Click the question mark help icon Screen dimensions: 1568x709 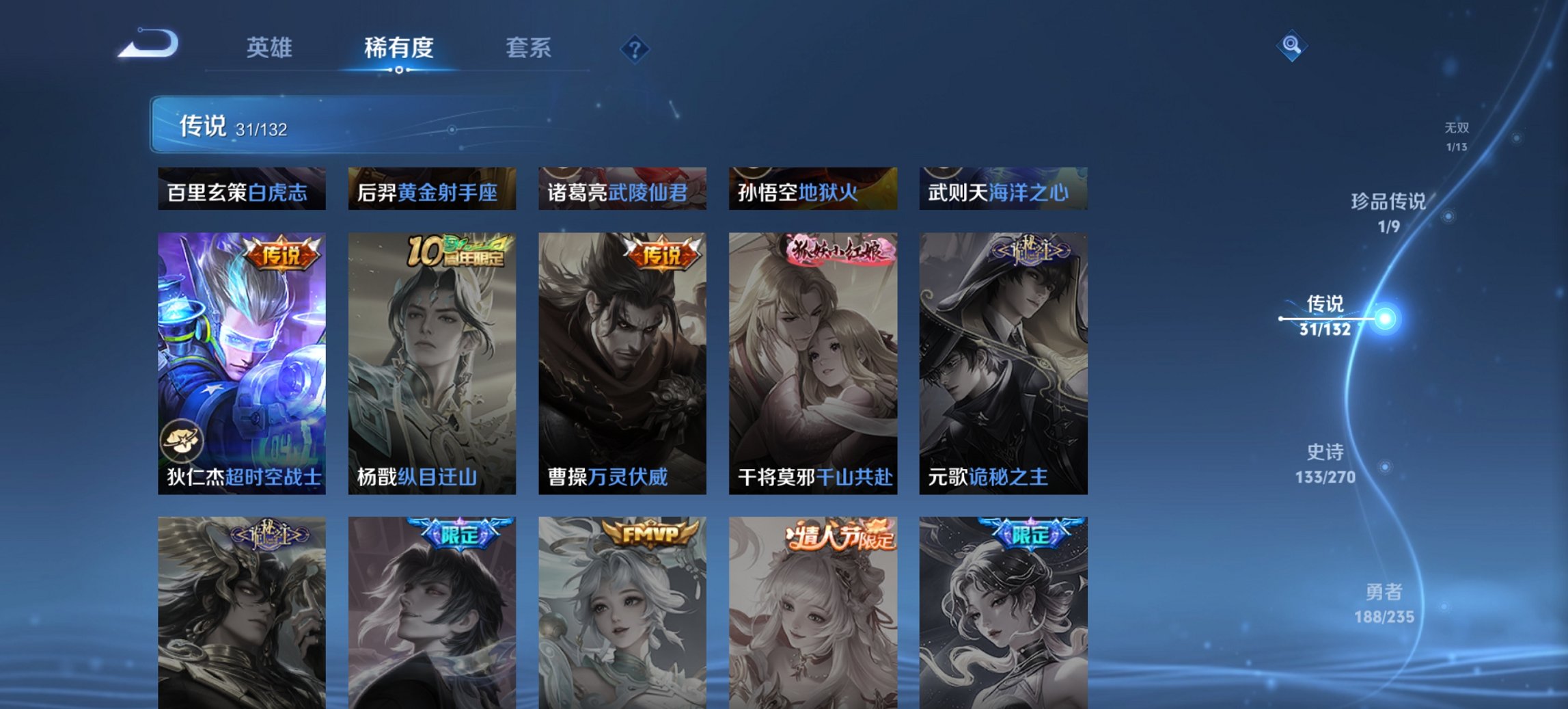(635, 49)
